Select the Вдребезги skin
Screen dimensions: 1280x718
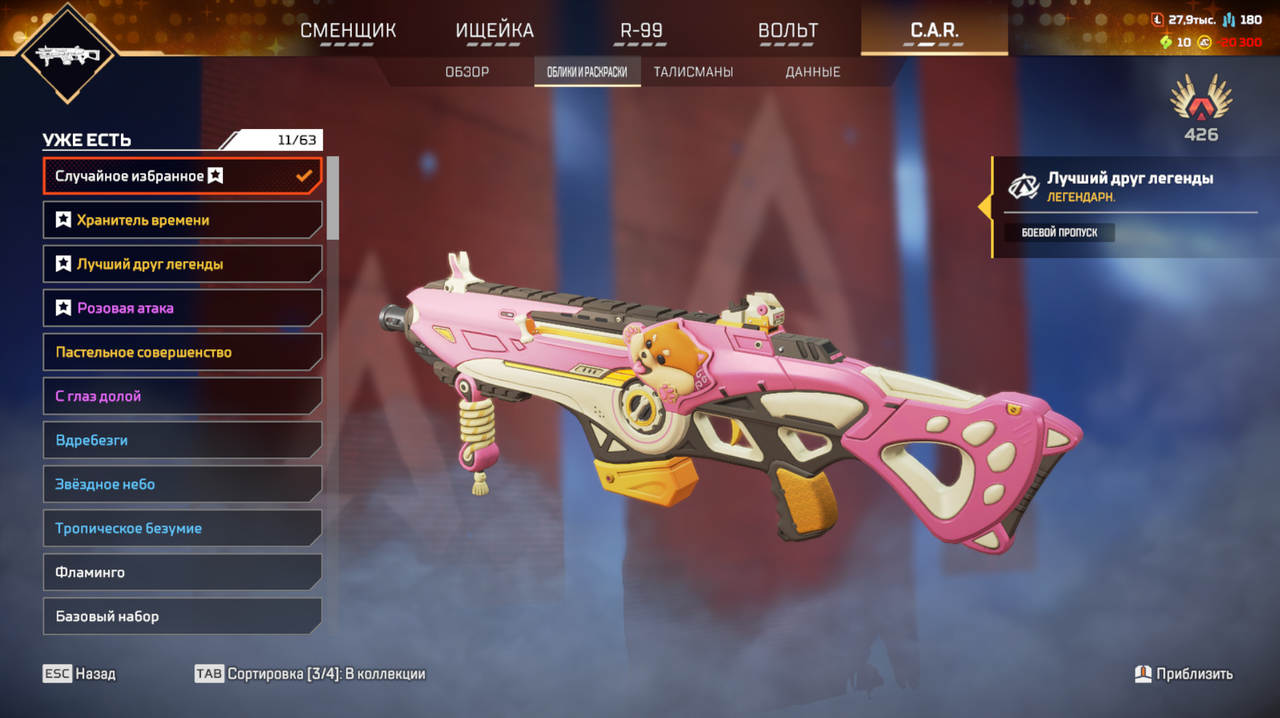(182, 440)
